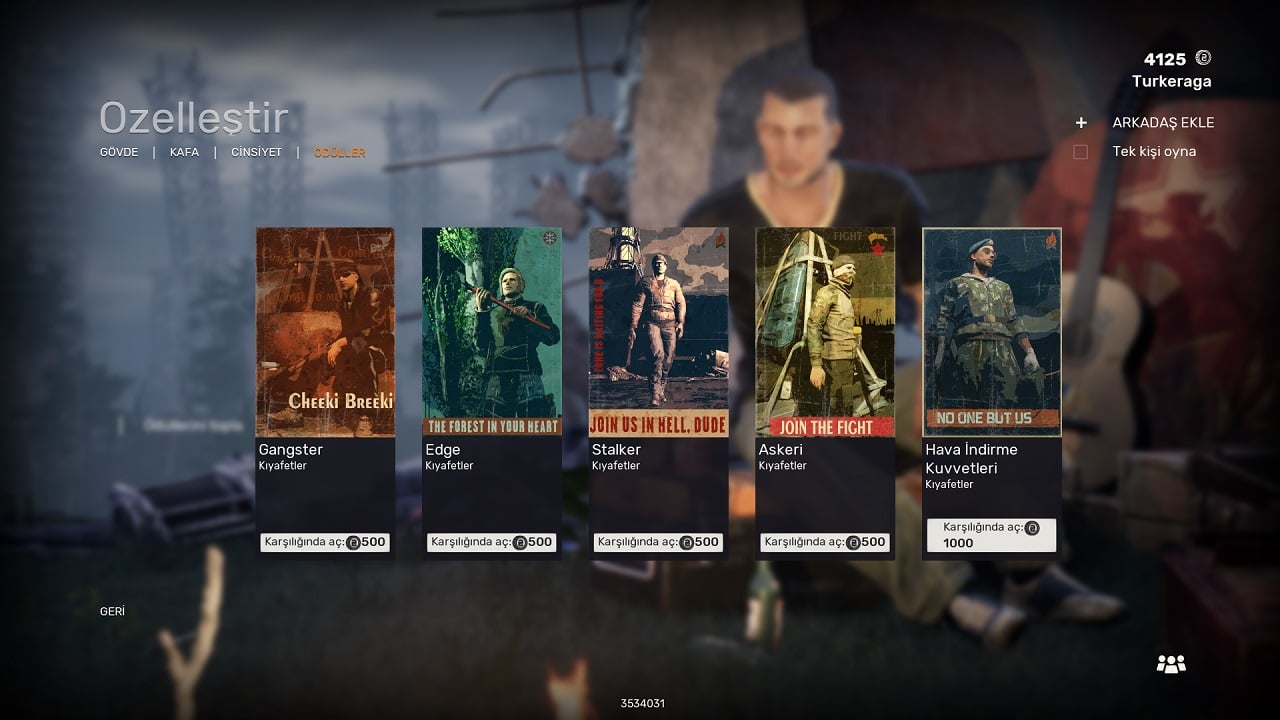Toggle the Tek kişi oyna checkbox
The image size is (1280, 720).
[1081, 152]
